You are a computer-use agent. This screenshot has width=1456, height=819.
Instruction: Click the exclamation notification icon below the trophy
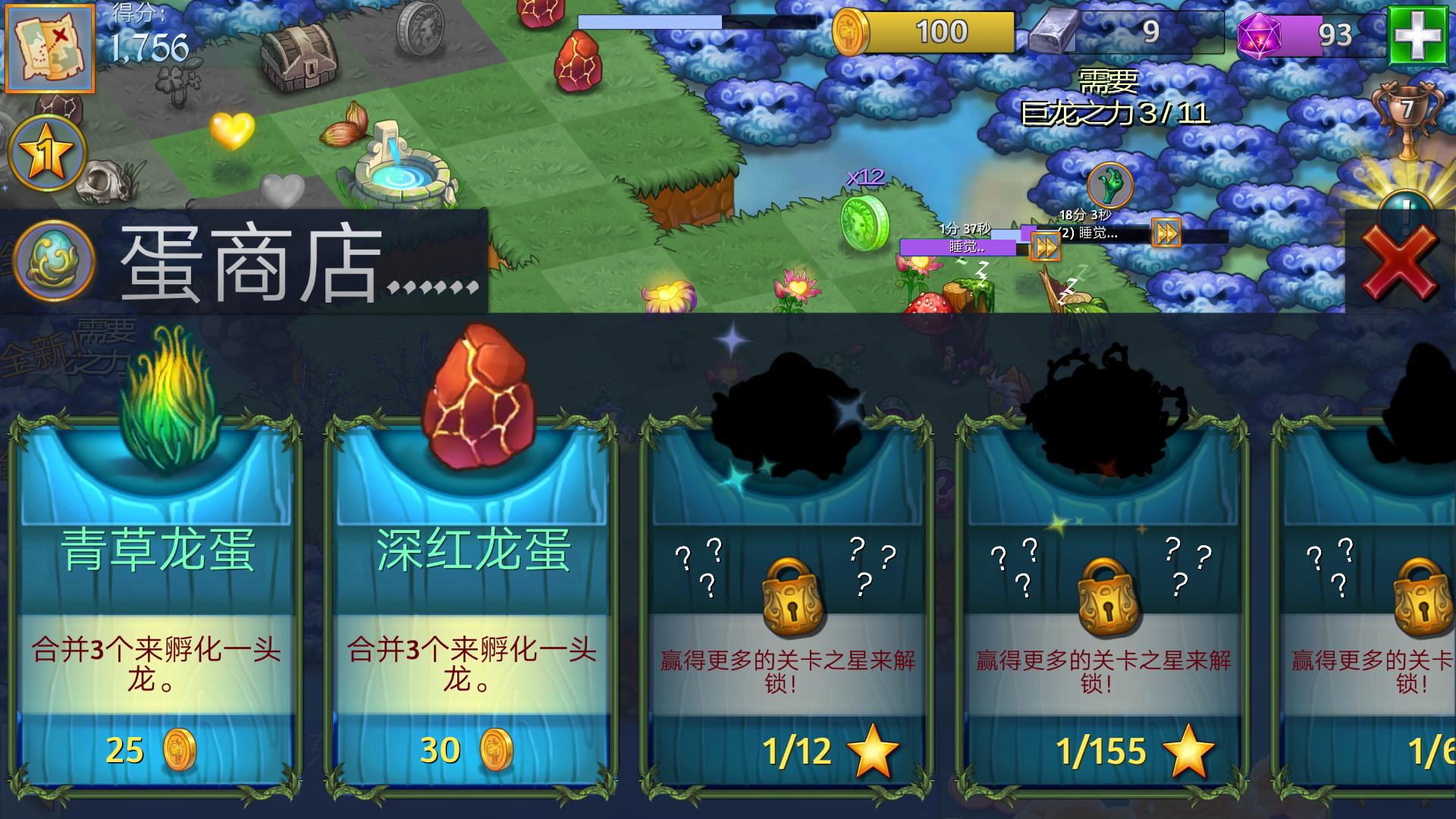coord(1407,205)
